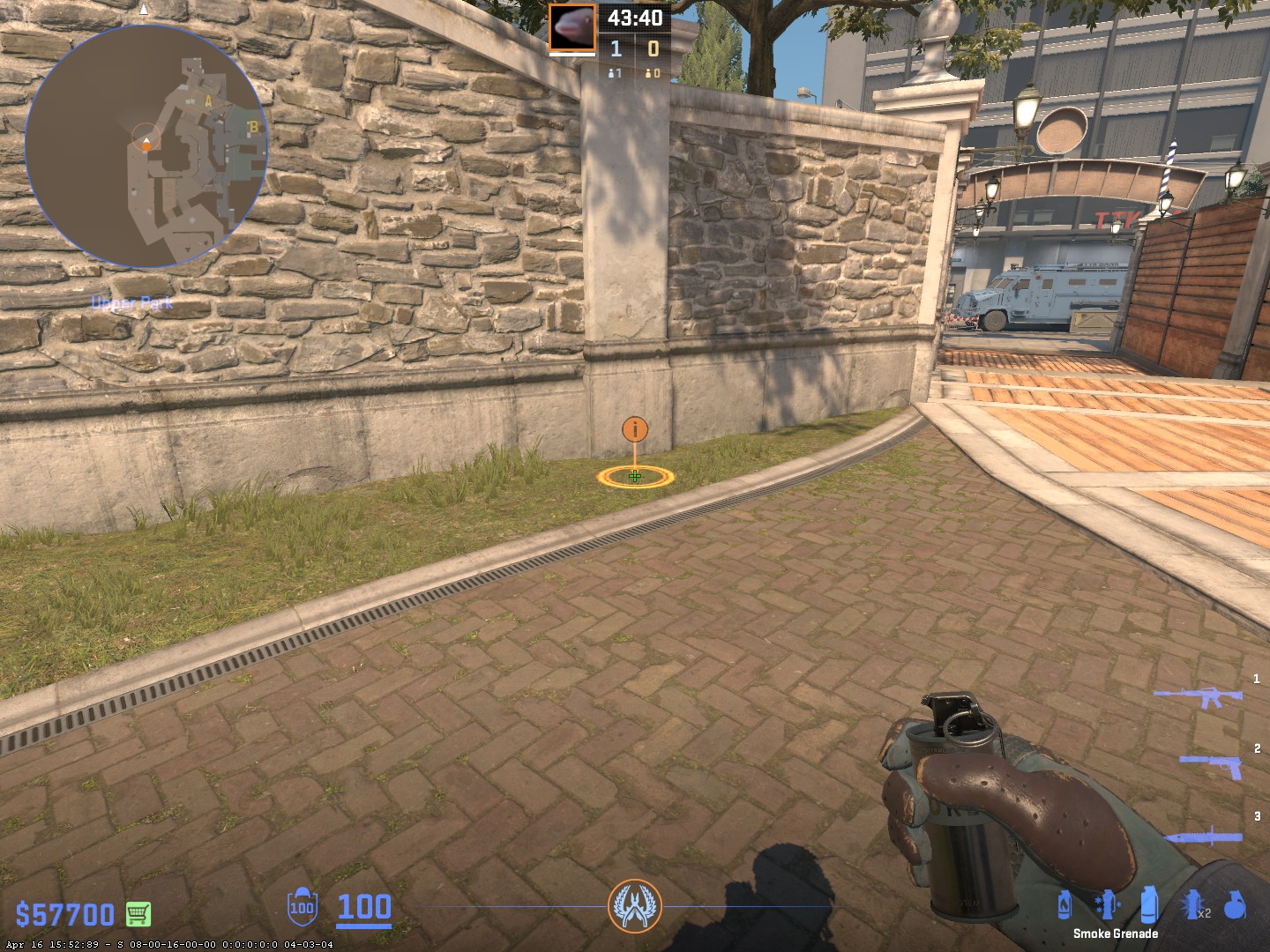
Task: Click the Counter-Terrorist team emblem
Action: point(634,905)
